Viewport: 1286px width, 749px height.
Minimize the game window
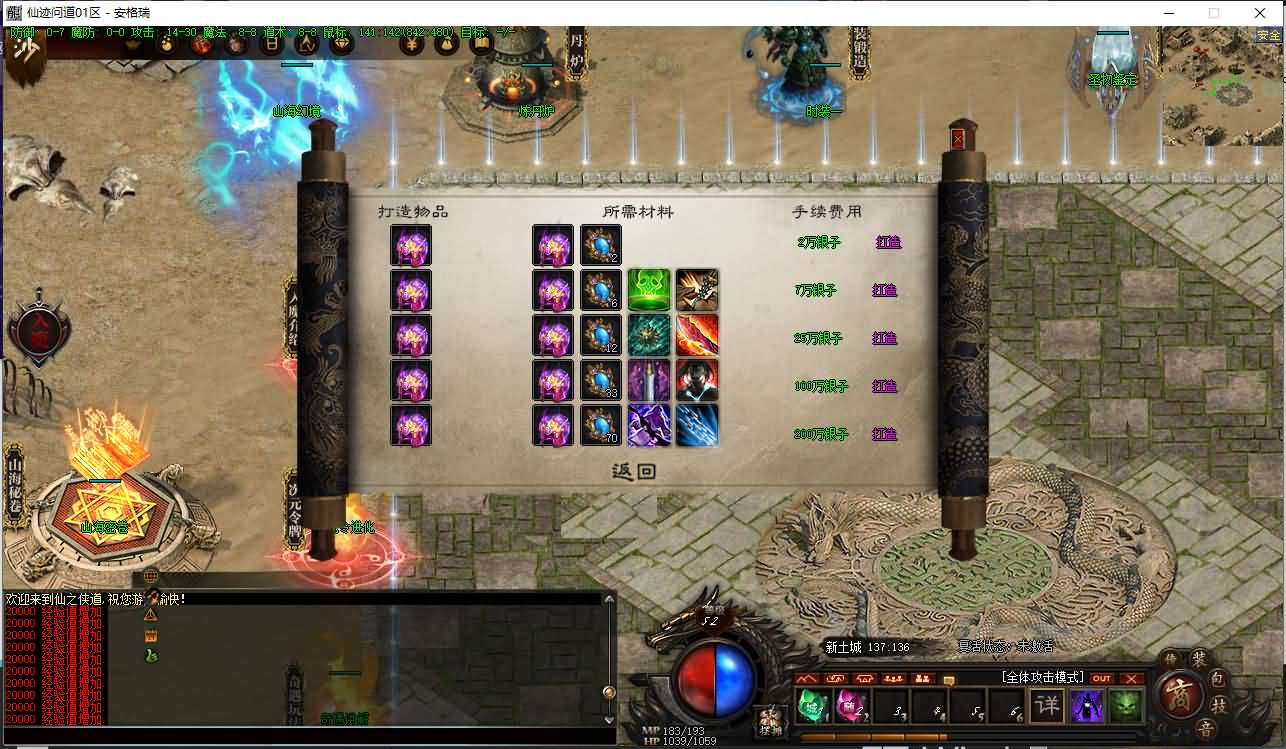pos(1167,13)
